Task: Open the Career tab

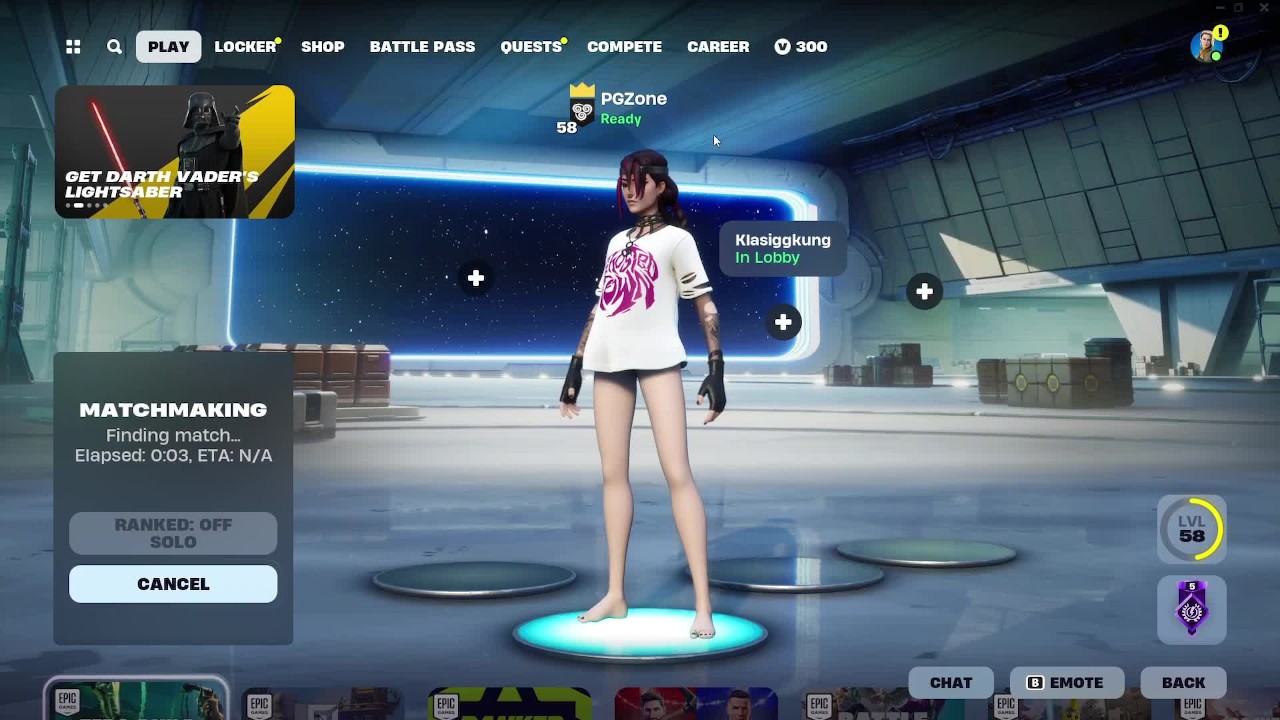Action: point(718,47)
